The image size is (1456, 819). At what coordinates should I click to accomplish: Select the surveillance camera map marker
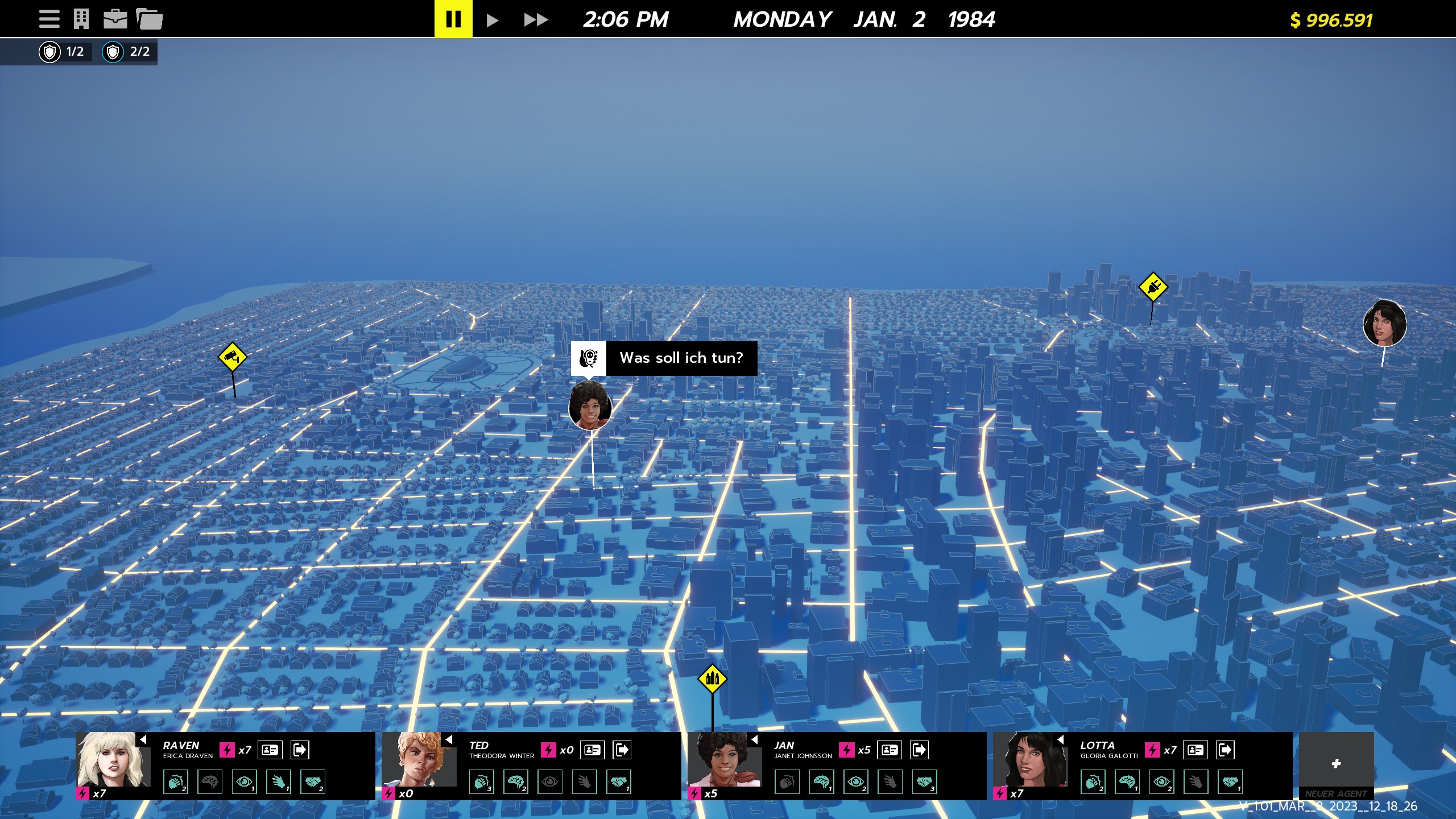coord(232,357)
